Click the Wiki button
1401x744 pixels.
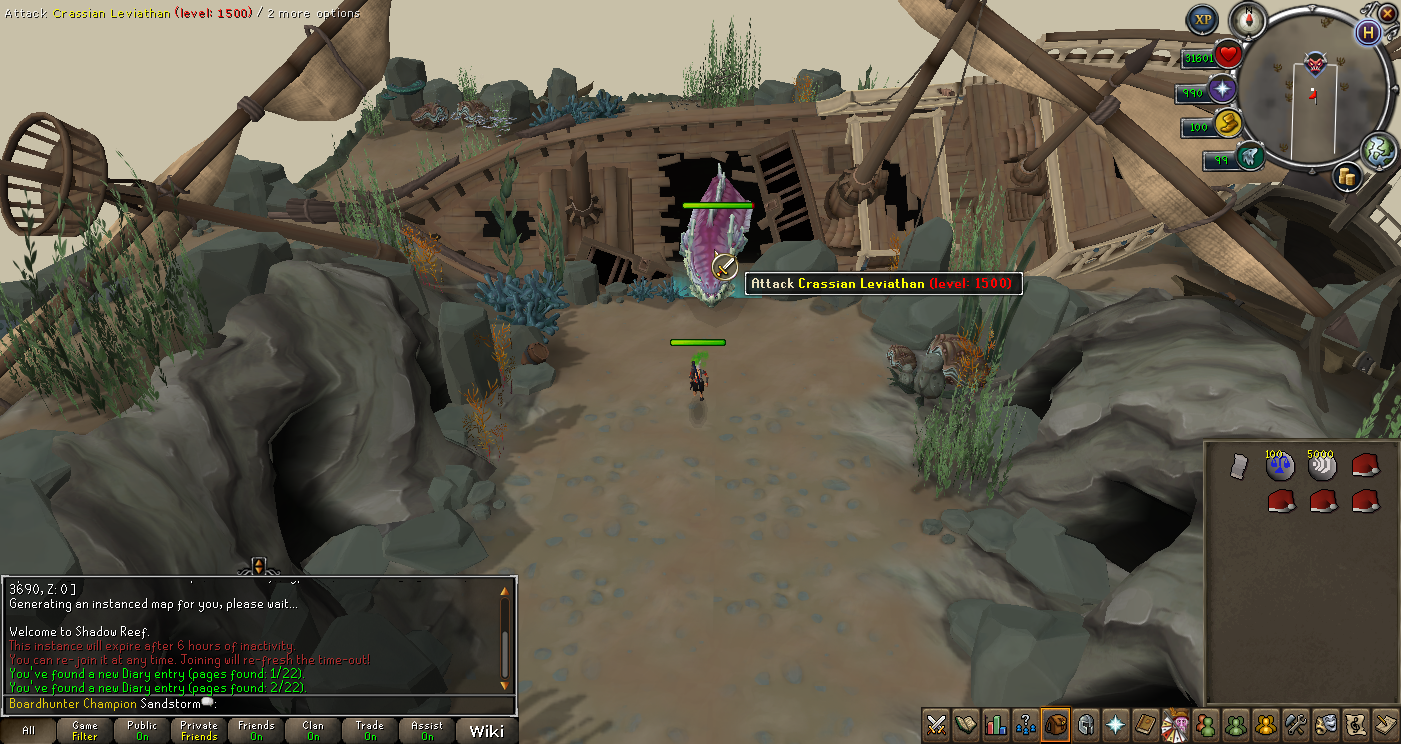[487, 731]
